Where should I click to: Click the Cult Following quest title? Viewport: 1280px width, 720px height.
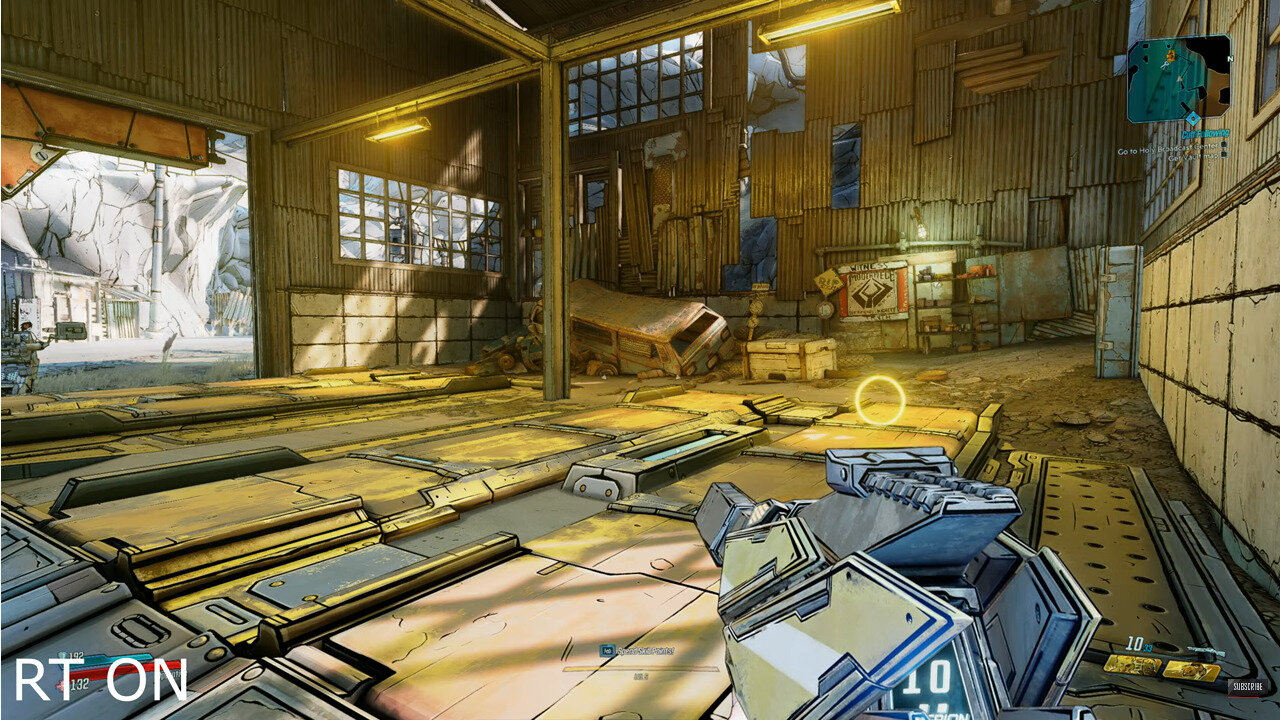pos(1207,131)
